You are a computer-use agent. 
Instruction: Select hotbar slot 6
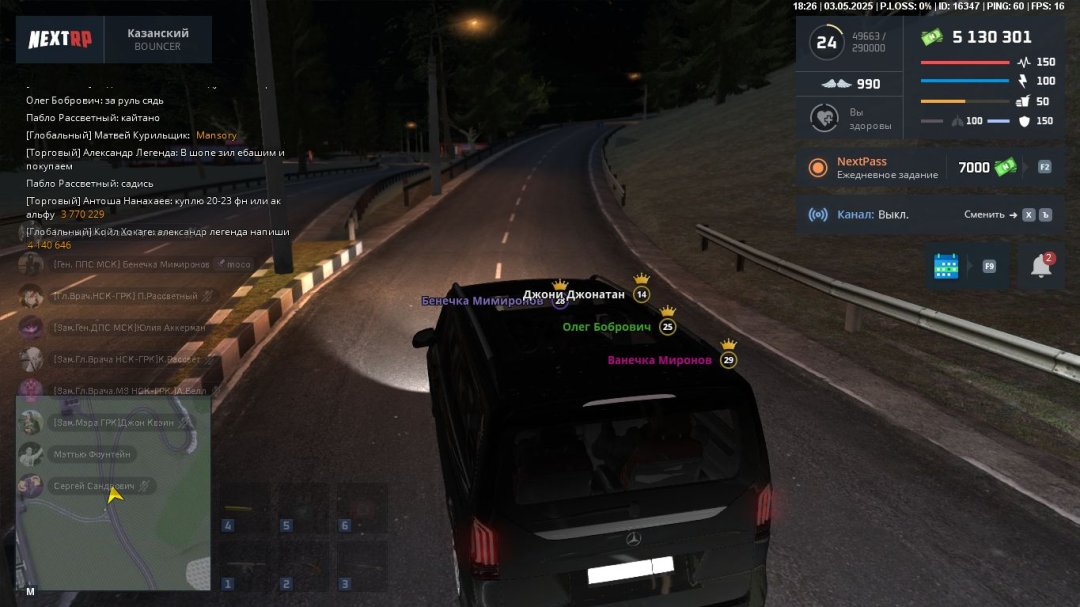(x=361, y=511)
